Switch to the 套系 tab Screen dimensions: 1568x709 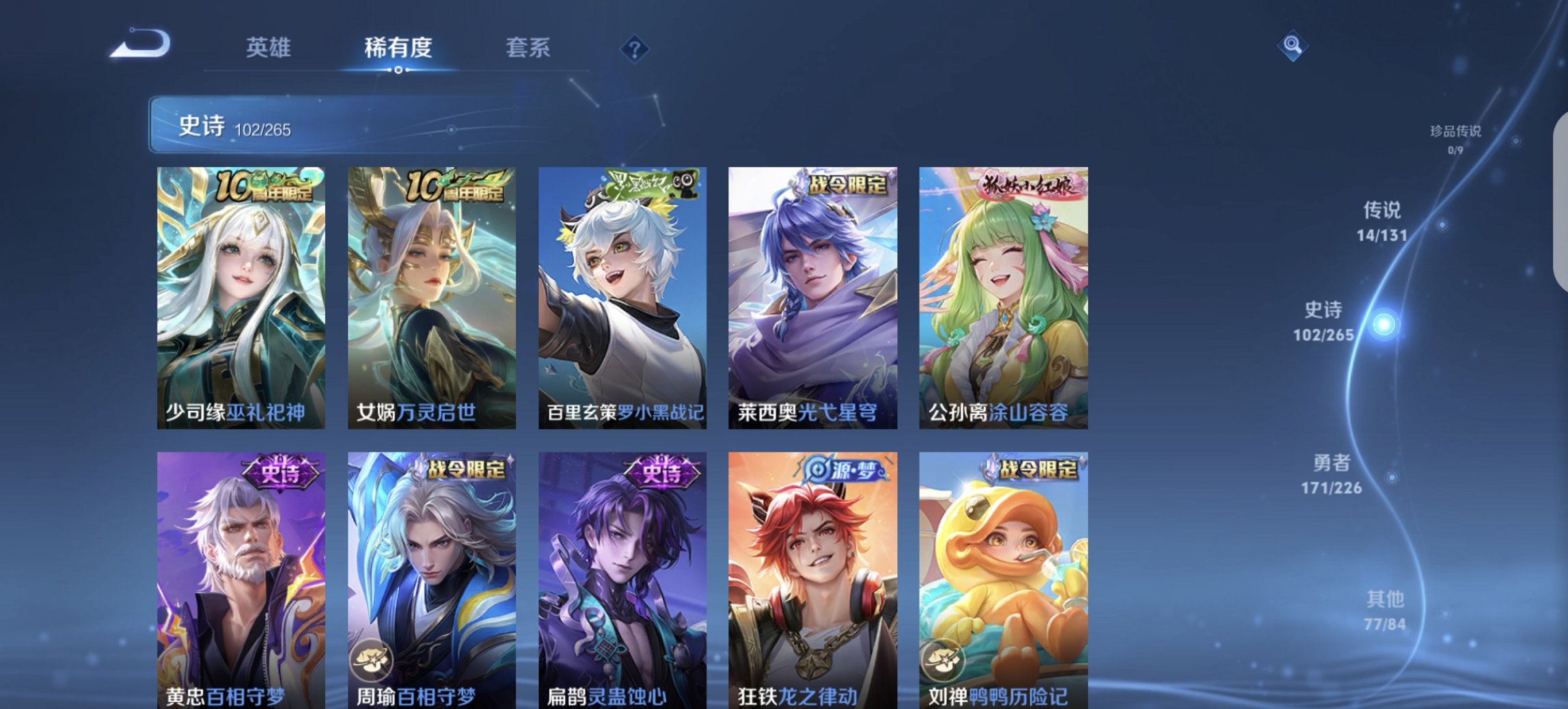(x=529, y=48)
